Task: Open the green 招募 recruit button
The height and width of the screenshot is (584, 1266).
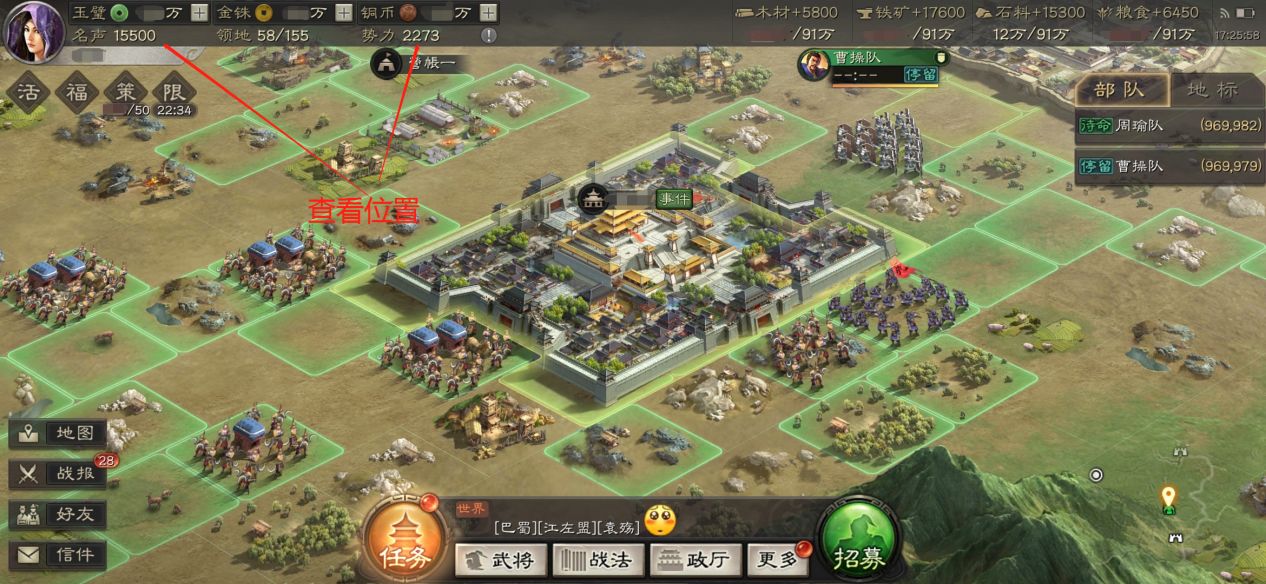Action: coord(857,546)
